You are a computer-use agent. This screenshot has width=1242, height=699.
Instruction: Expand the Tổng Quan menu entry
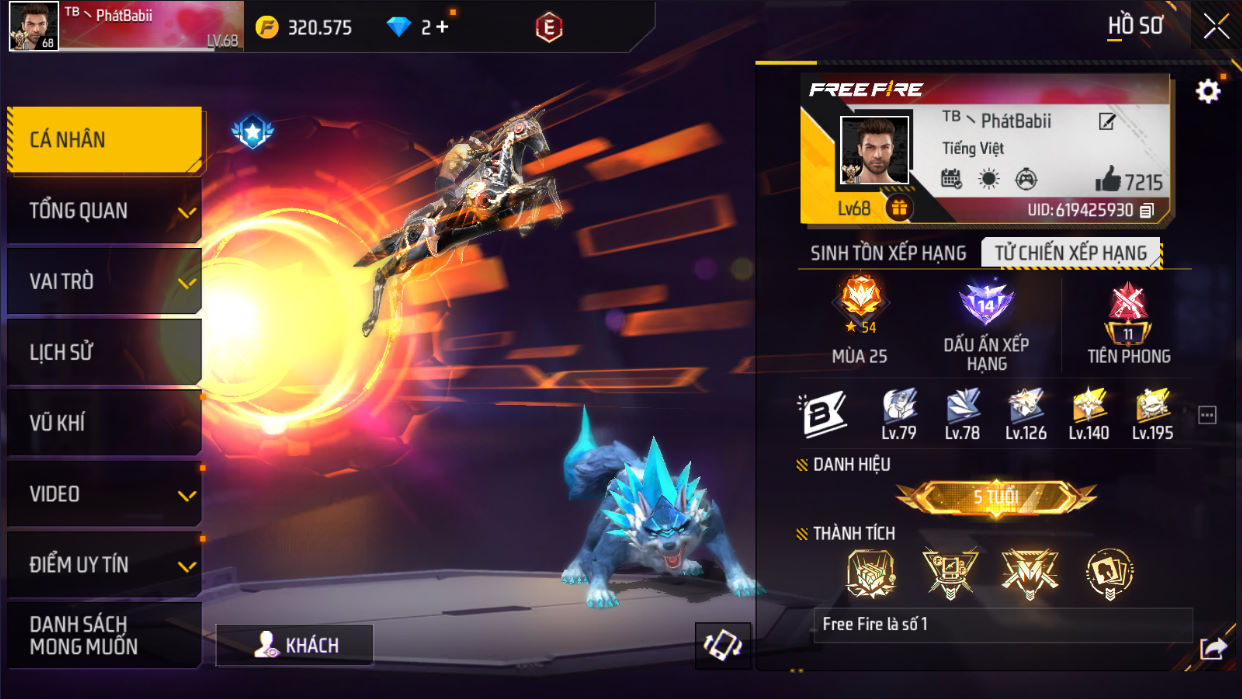[104, 211]
